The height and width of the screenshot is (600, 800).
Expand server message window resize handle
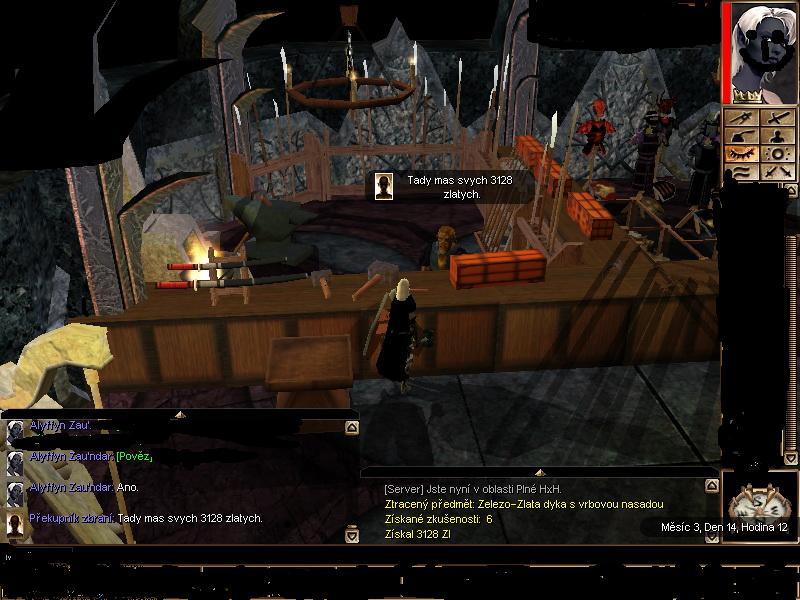[x=538, y=472]
